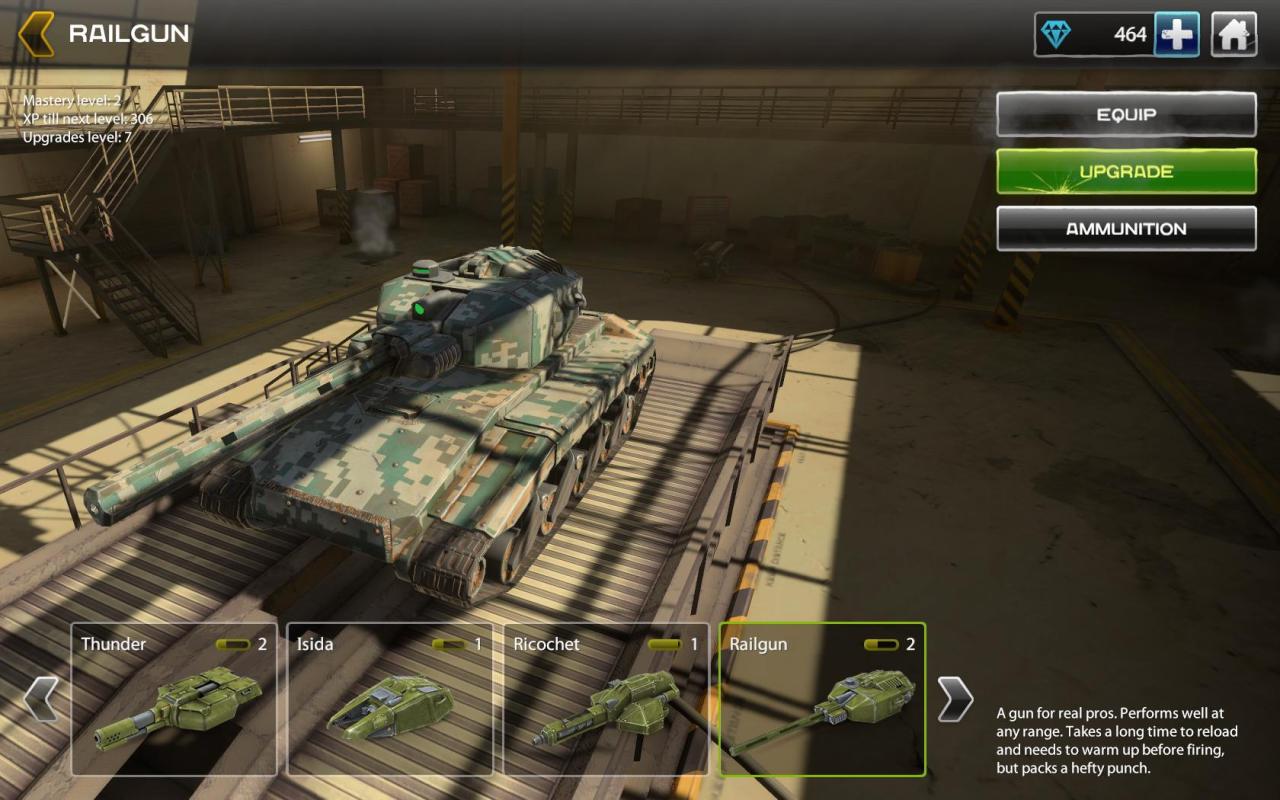Go back using the yellow arrow
This screenshot has height=800, width=1280.
(x=36, y=34)
